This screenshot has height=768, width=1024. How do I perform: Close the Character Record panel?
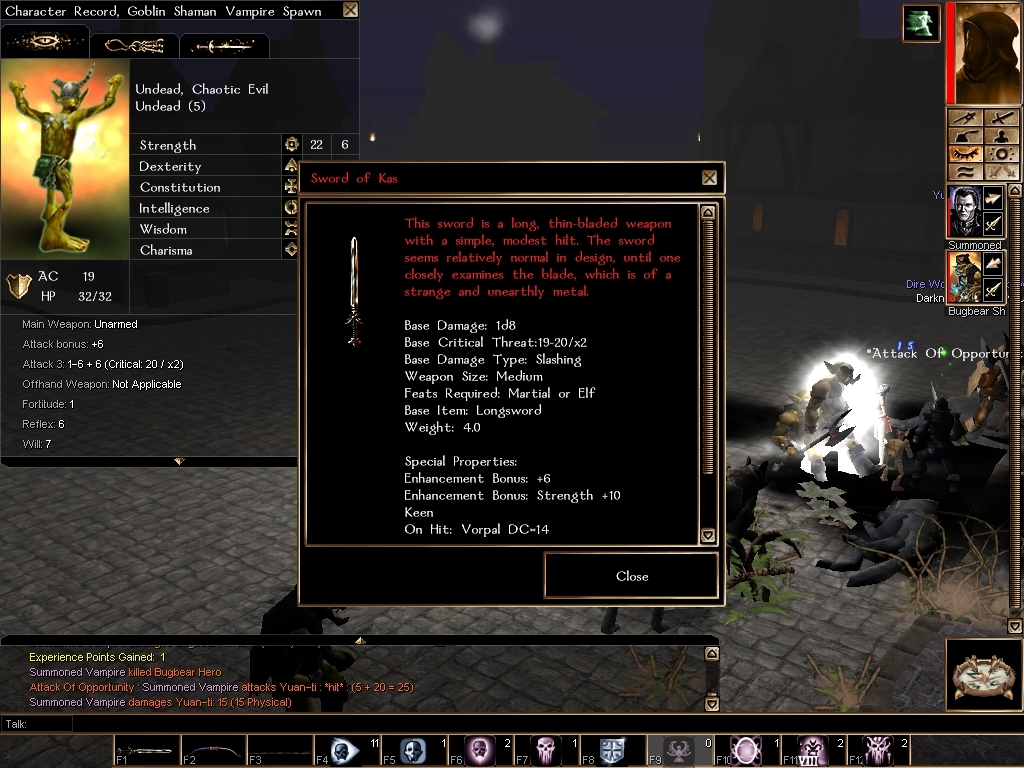click(350, 10)
